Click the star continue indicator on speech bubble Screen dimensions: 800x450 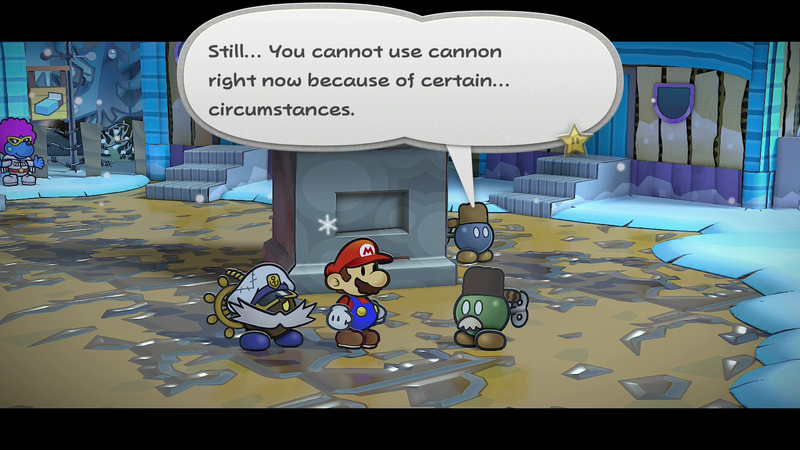[x=574, y=140]
